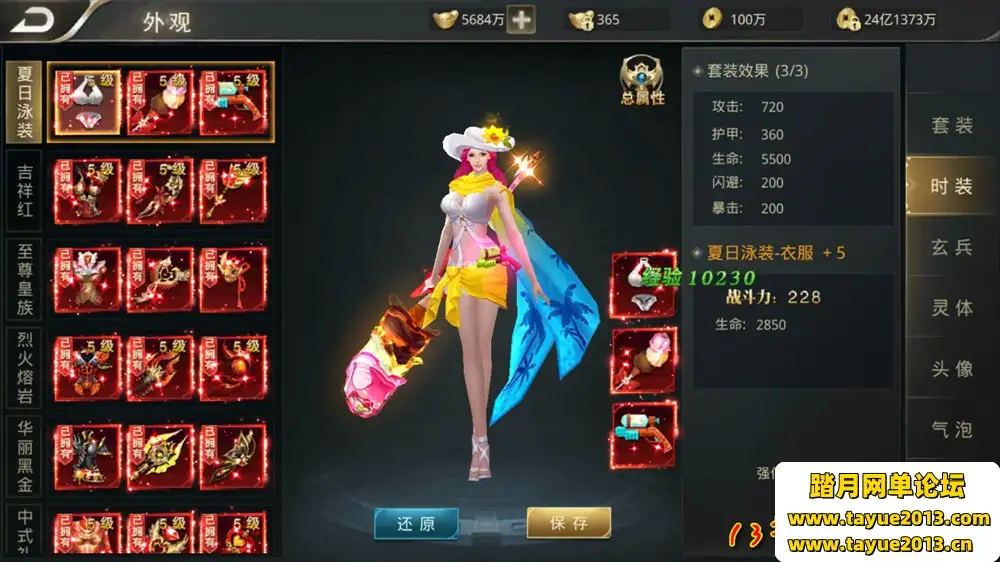This screenshot has width=1000, height=562.
Task: Choose the summer swimsuit bikini item tile
Action: tap(86, 103)
